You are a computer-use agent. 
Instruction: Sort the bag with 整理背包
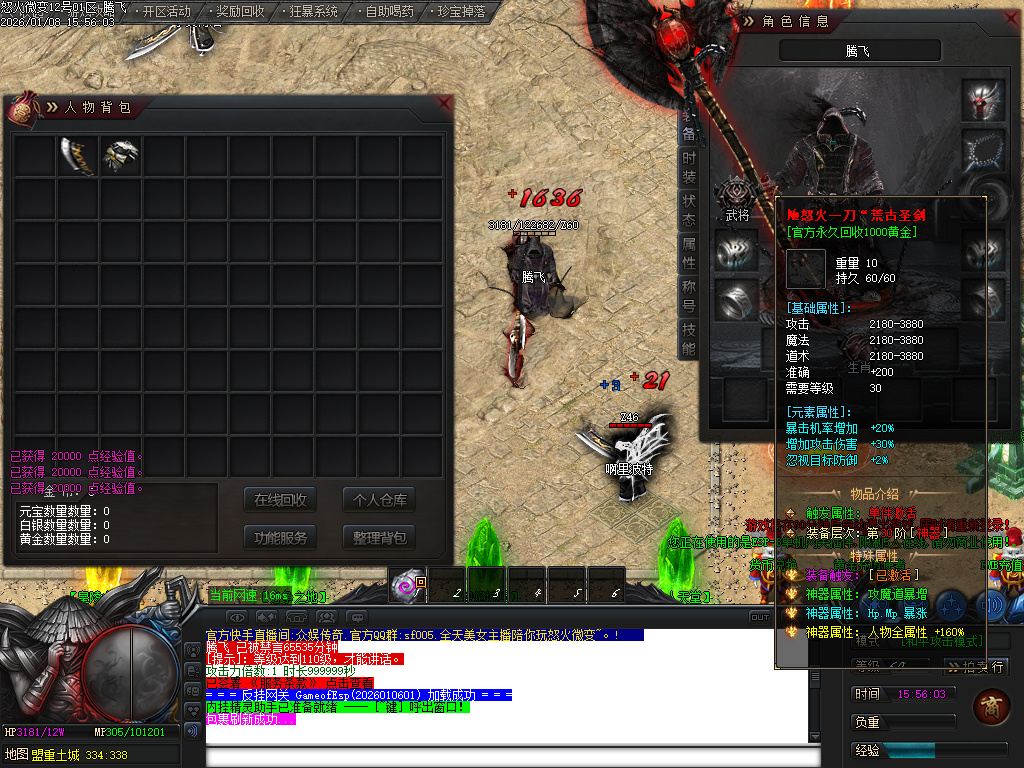[378, 537]
